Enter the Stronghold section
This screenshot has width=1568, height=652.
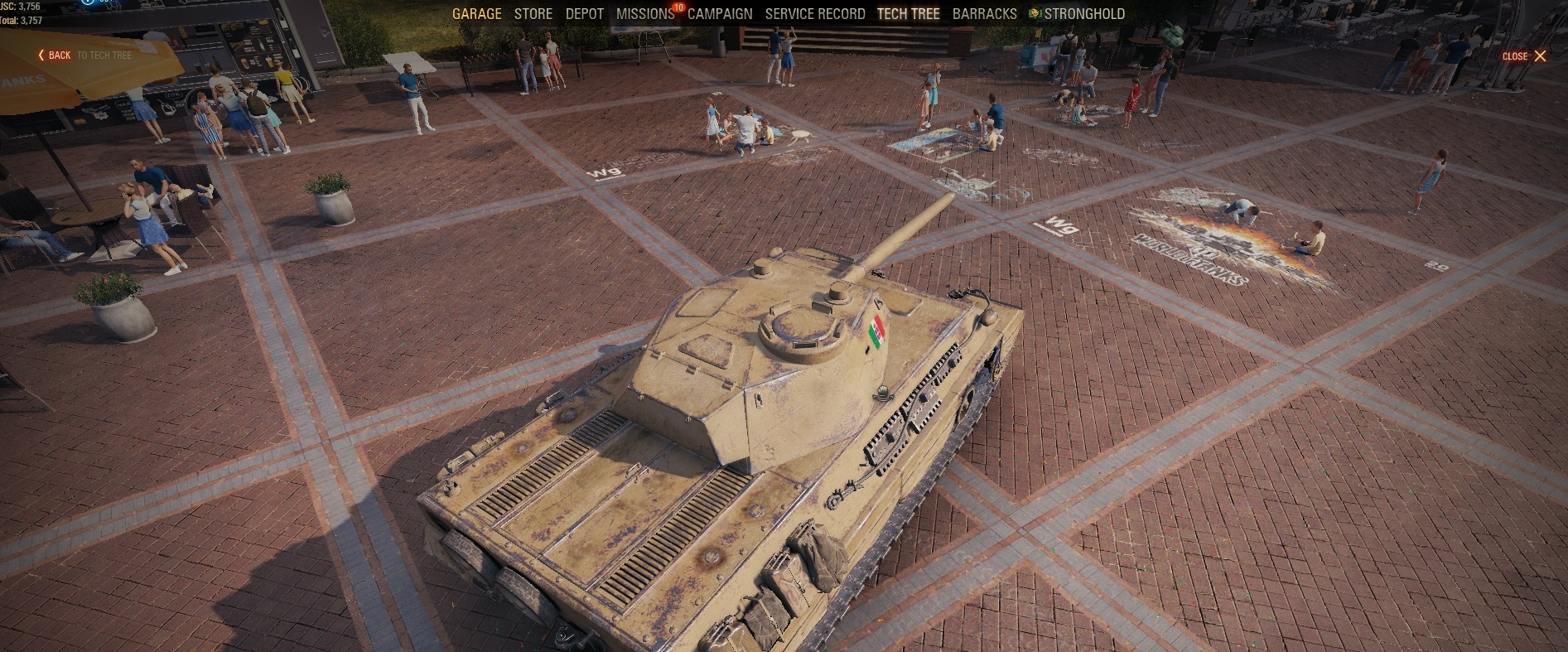1083,14
